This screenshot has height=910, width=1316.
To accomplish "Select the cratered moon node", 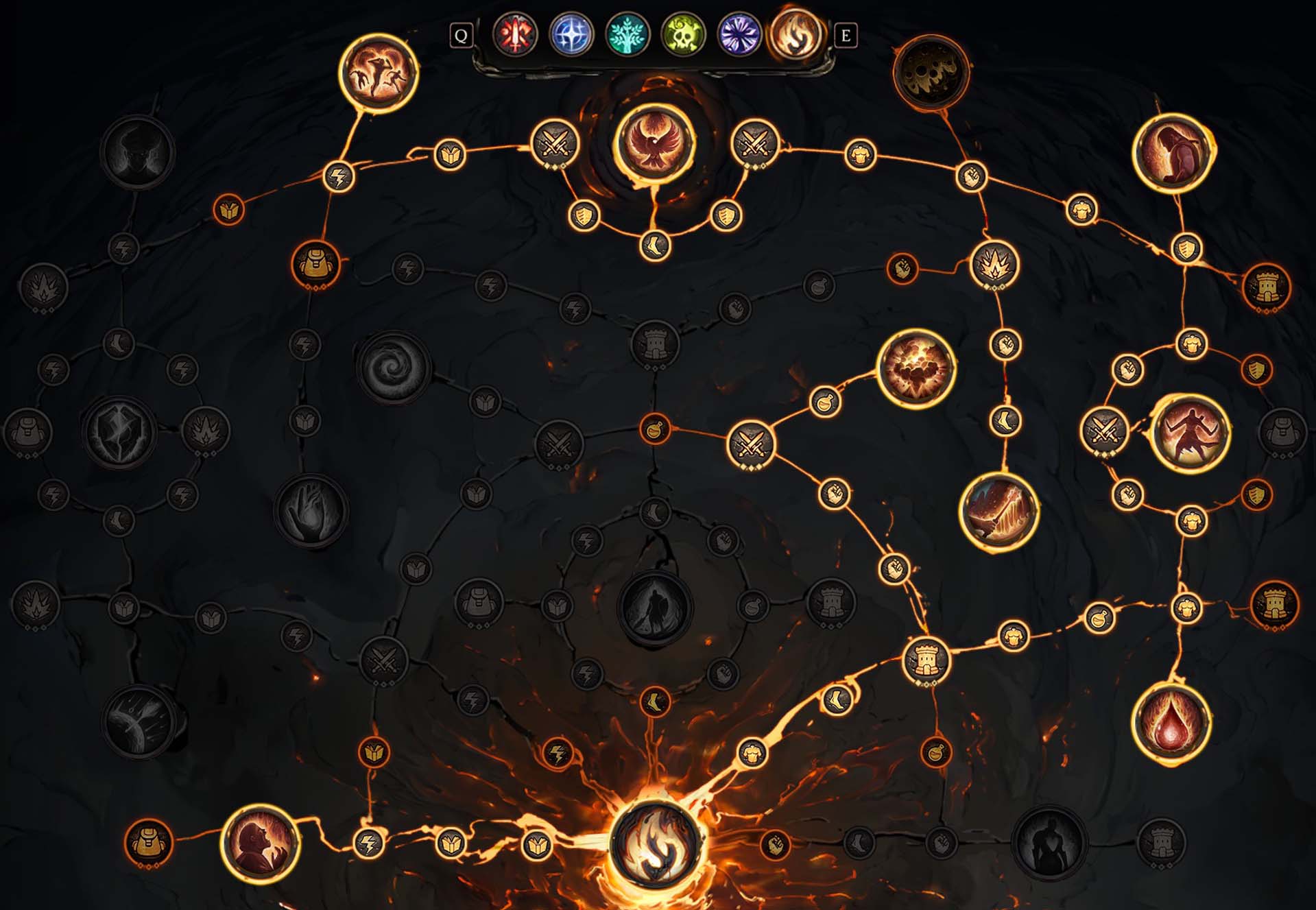I will point(931,71).
